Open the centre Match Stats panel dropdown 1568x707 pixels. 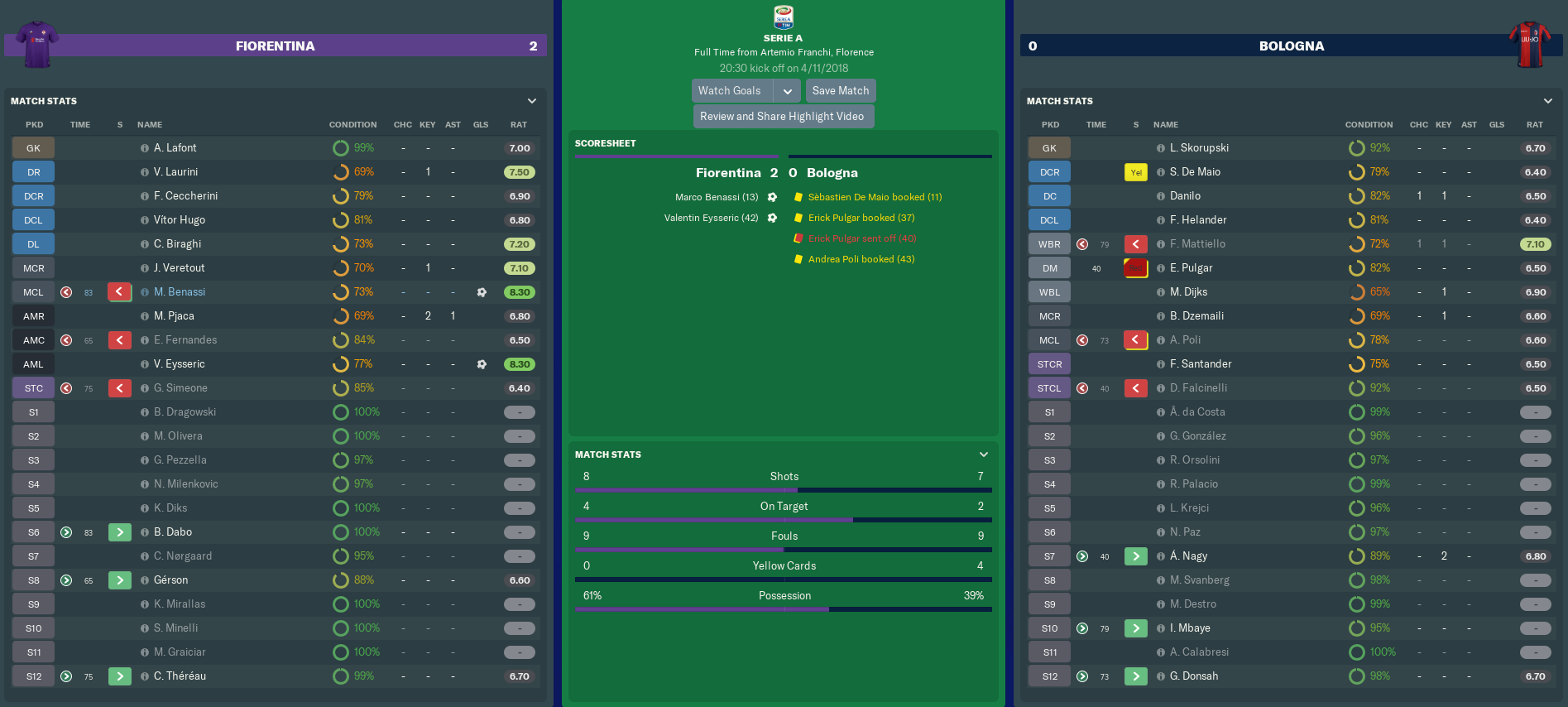tap(984, 454)
